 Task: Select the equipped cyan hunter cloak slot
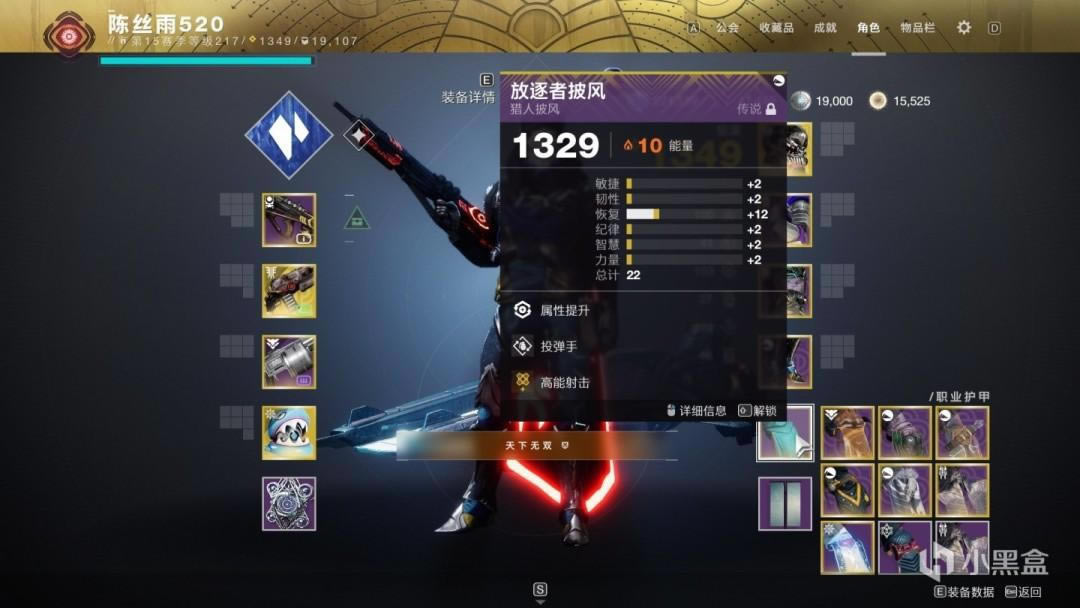785,433
